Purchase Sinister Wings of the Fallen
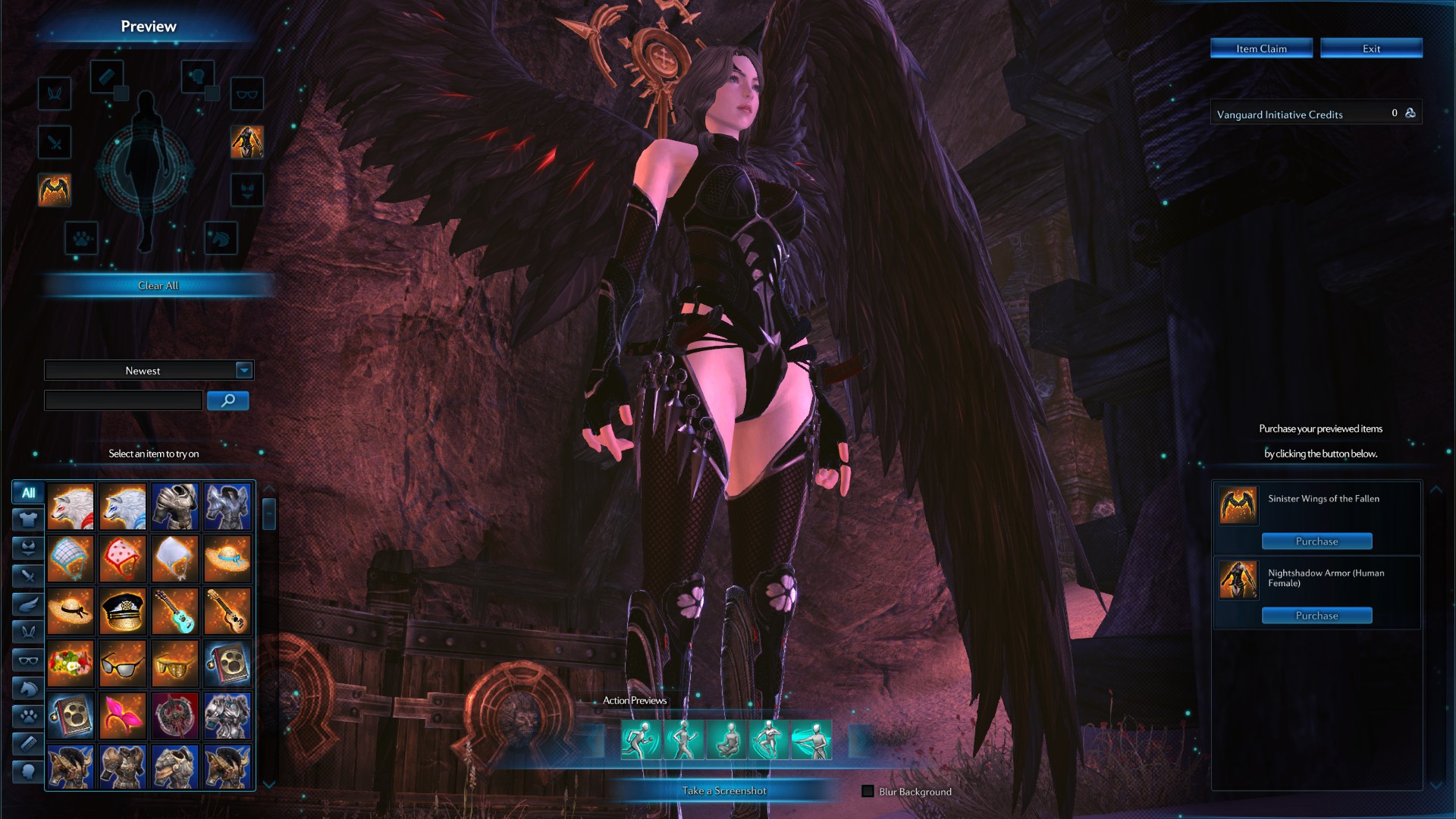The height and width of the screenshot is (819, 1456). pyautogui.click(x=1316, y=541)
